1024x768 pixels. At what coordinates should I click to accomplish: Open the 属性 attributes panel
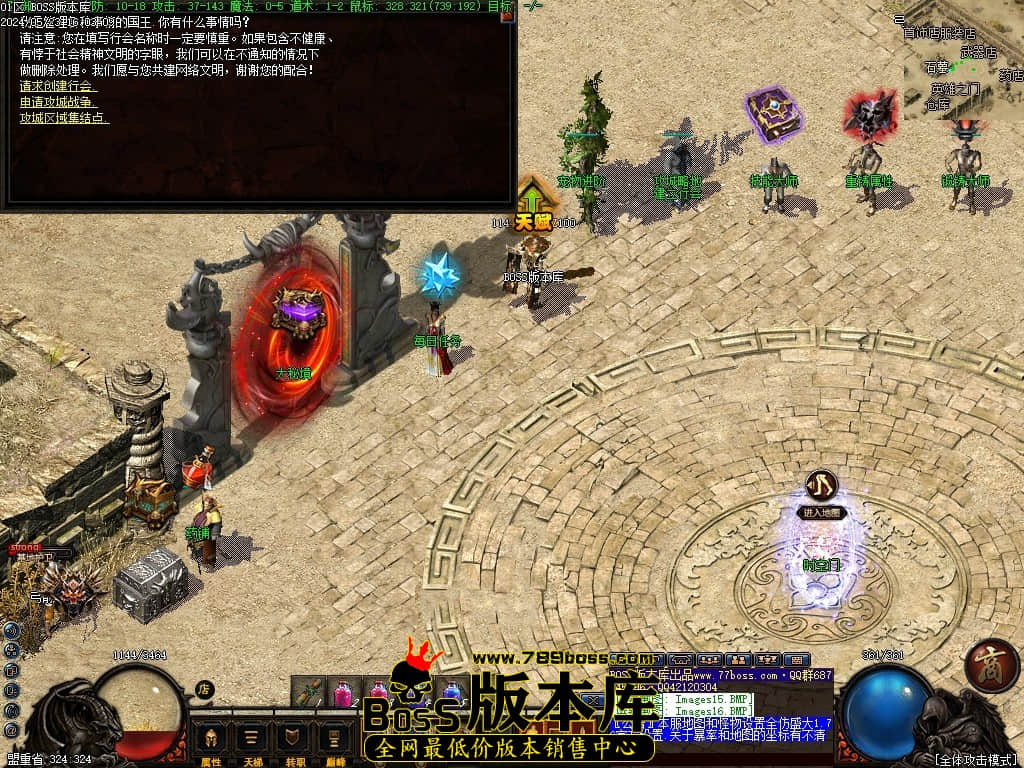point(211,741)
